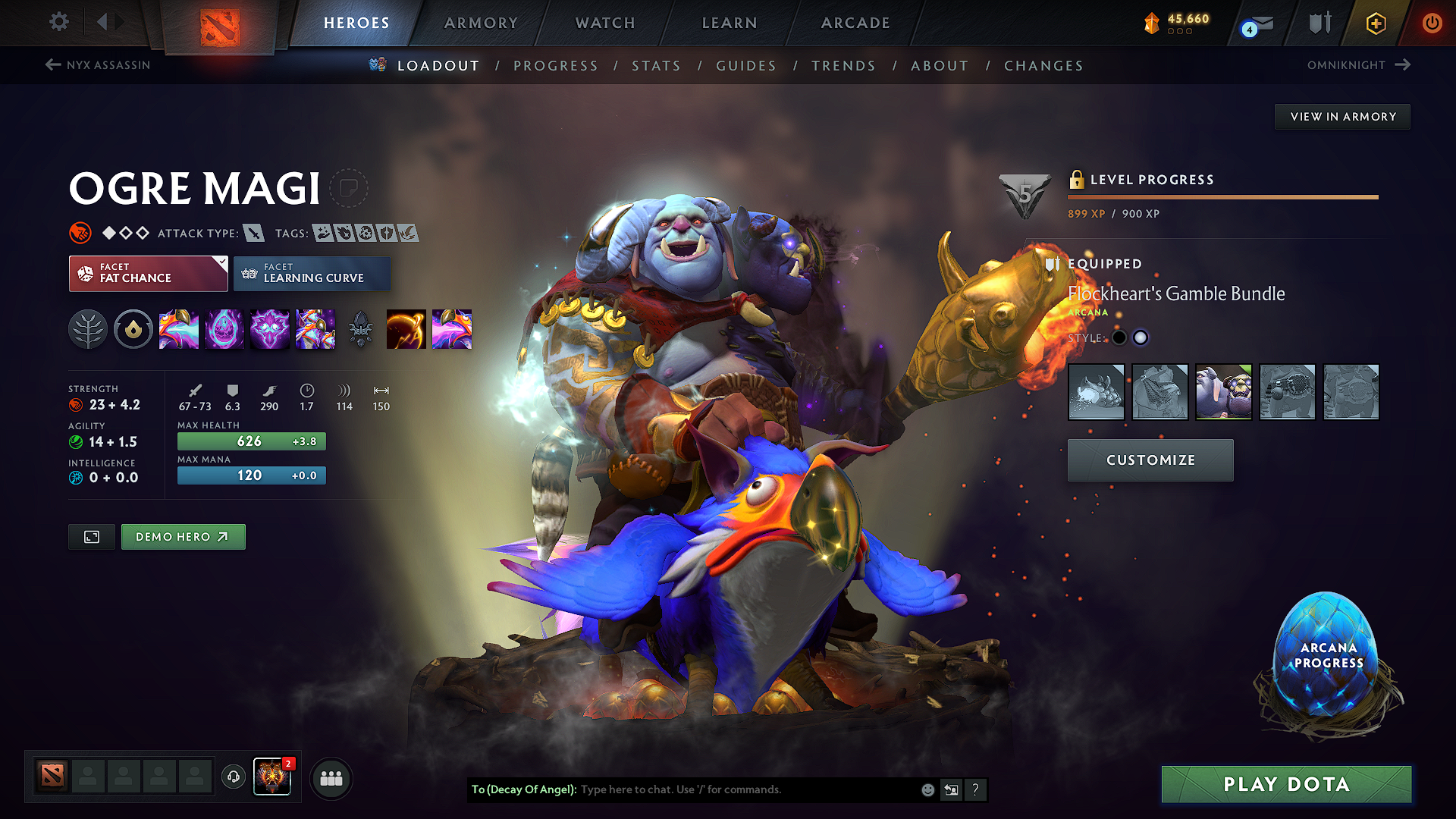
Task: Select the Learning Curve facet
Action: [x=312, y=273]
